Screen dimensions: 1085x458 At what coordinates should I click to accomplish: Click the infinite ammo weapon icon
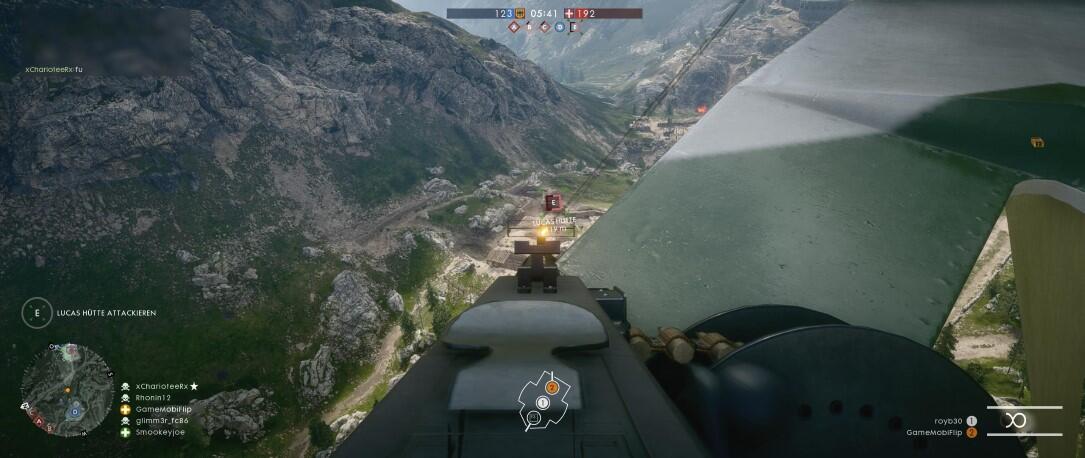click(x=1016, y=420)
